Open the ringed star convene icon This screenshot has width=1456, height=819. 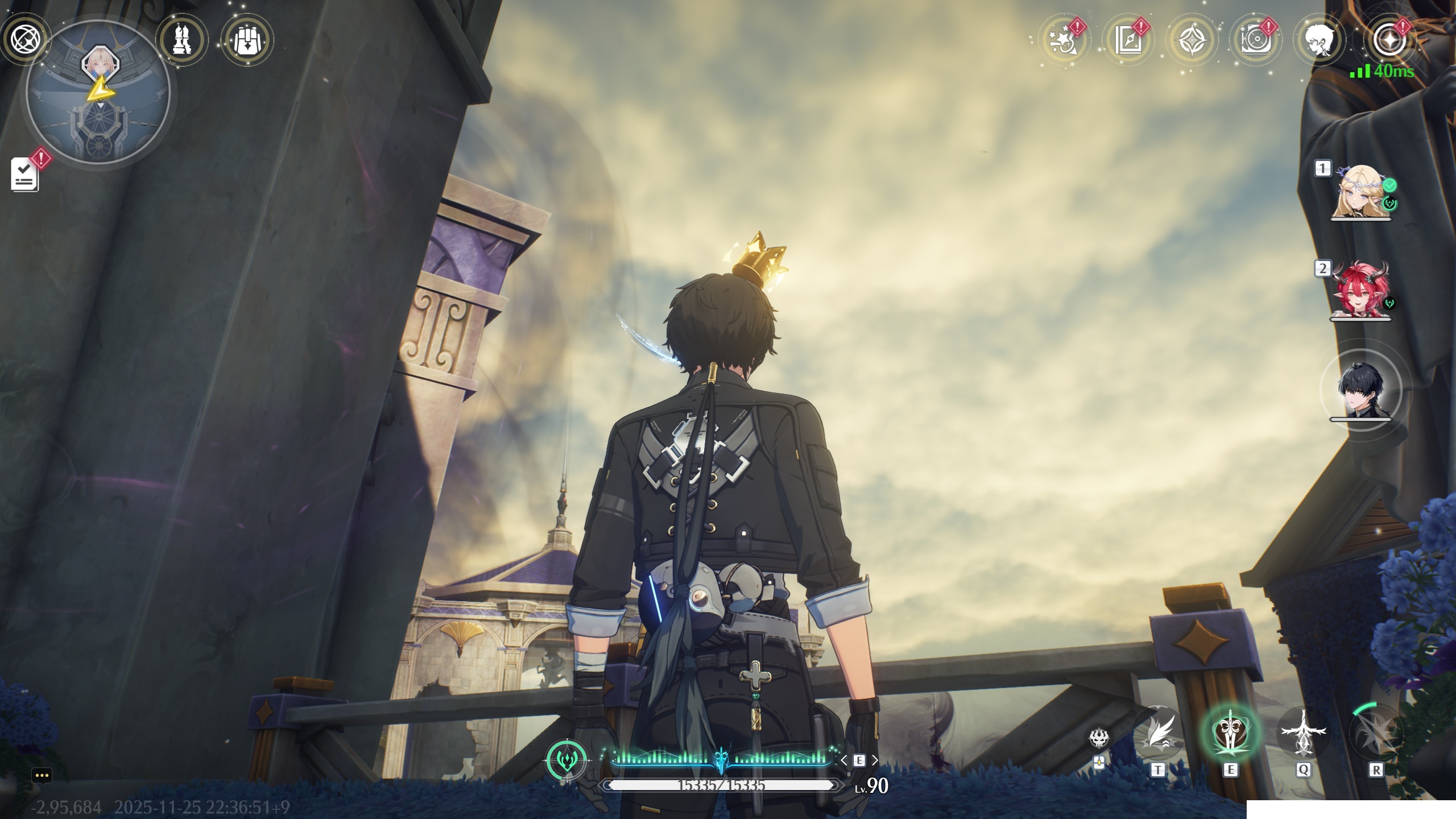tap(1388, 41)
